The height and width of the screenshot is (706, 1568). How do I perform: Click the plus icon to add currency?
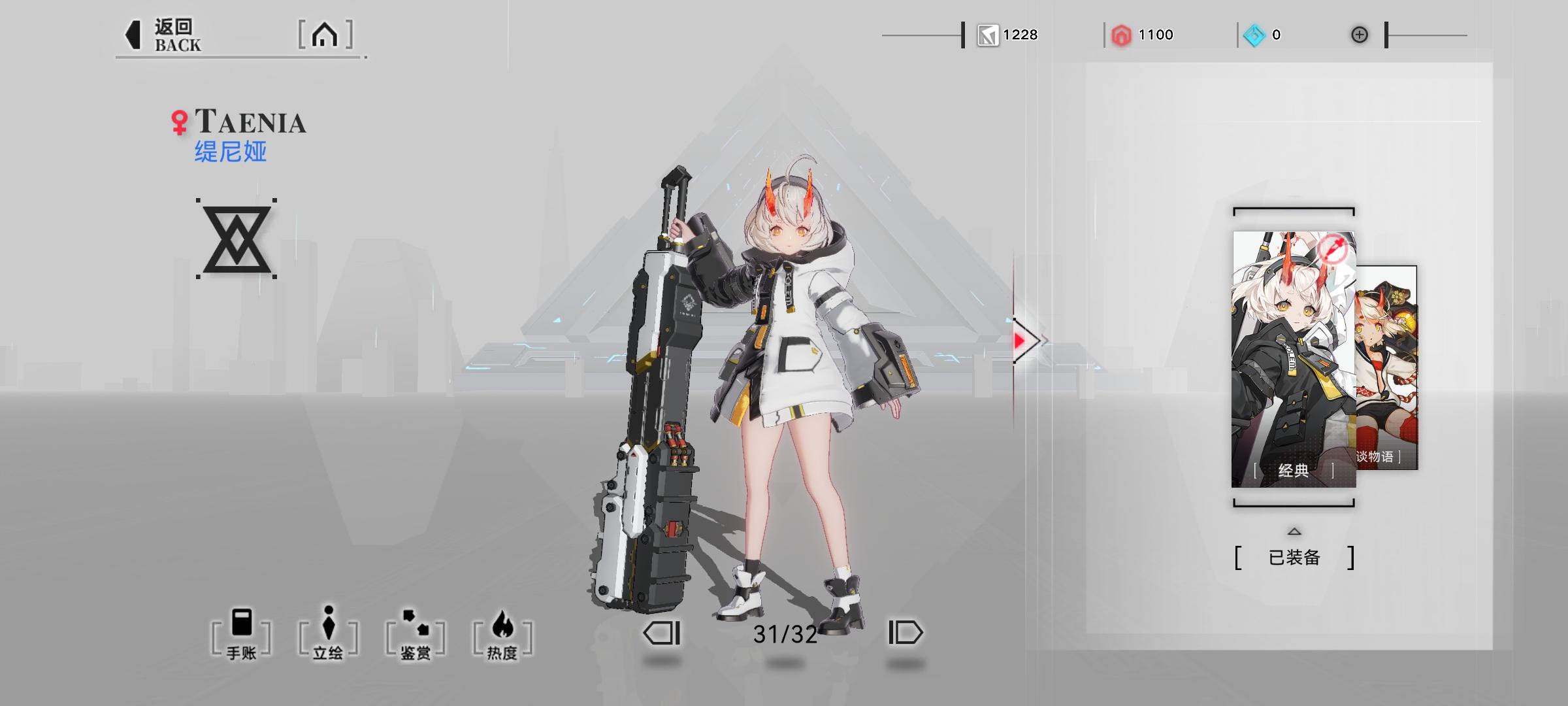[1362, 35]
